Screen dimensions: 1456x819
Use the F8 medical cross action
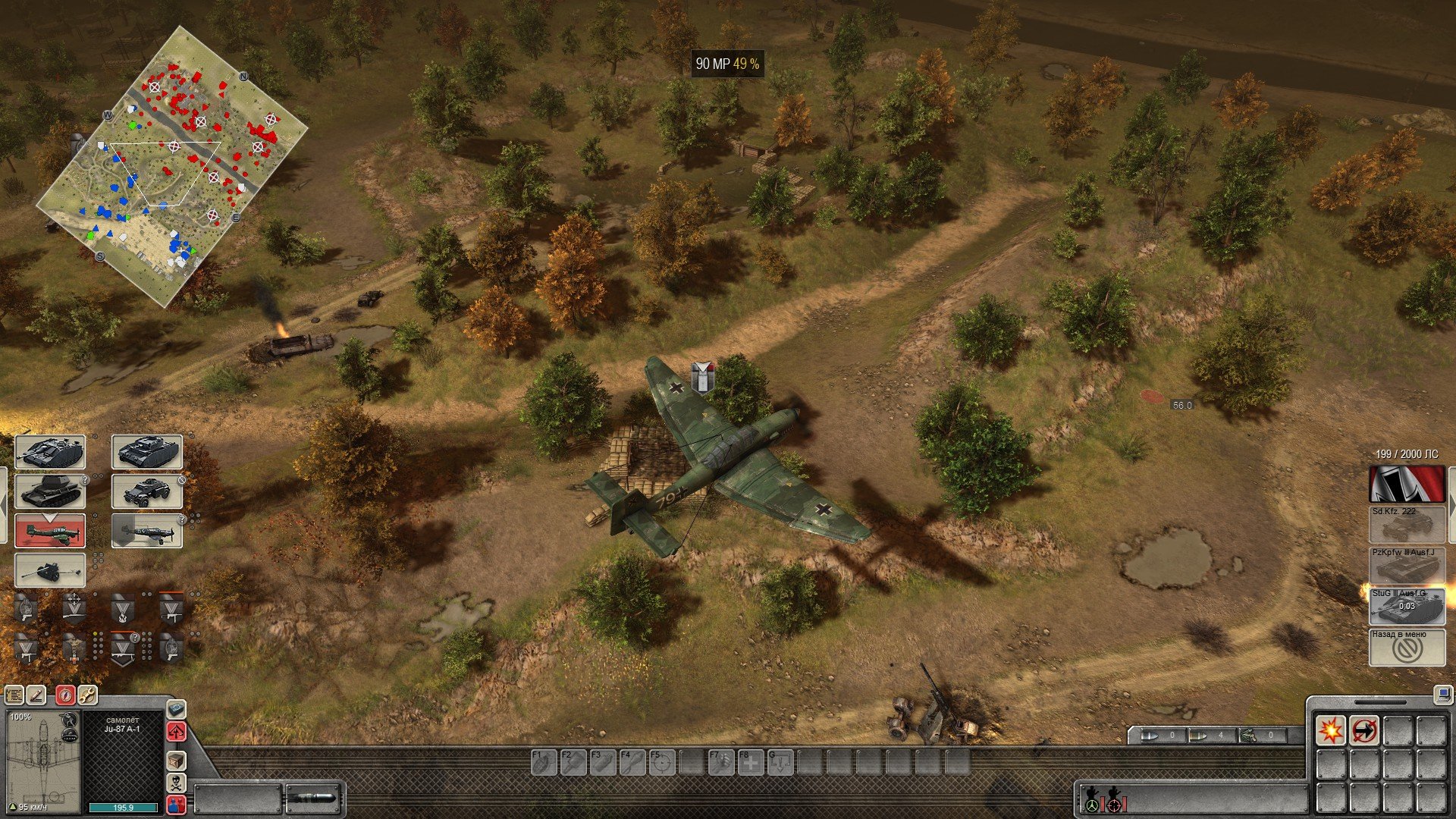coord(750,762)
